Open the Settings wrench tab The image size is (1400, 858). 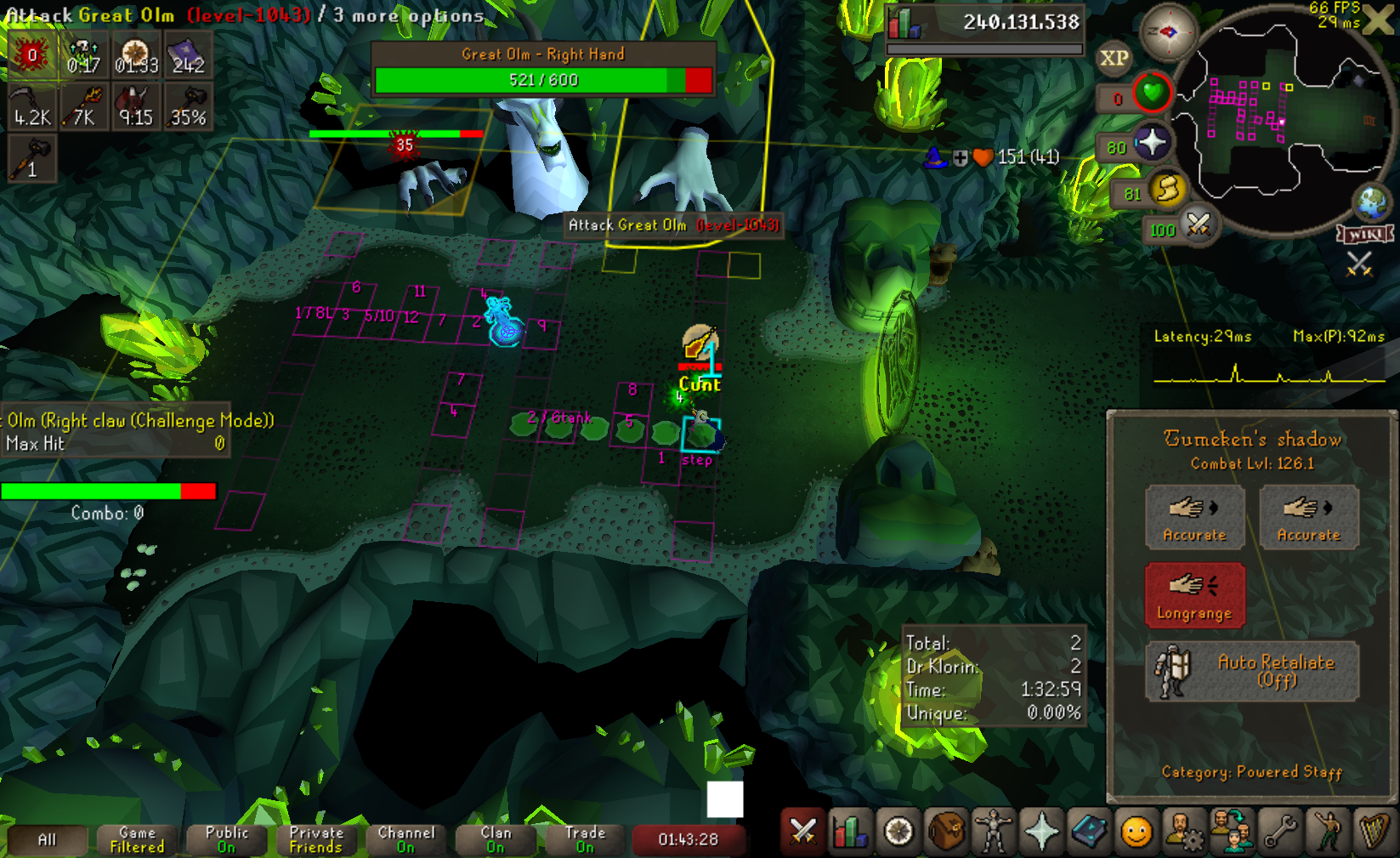tap(1279, 832)
